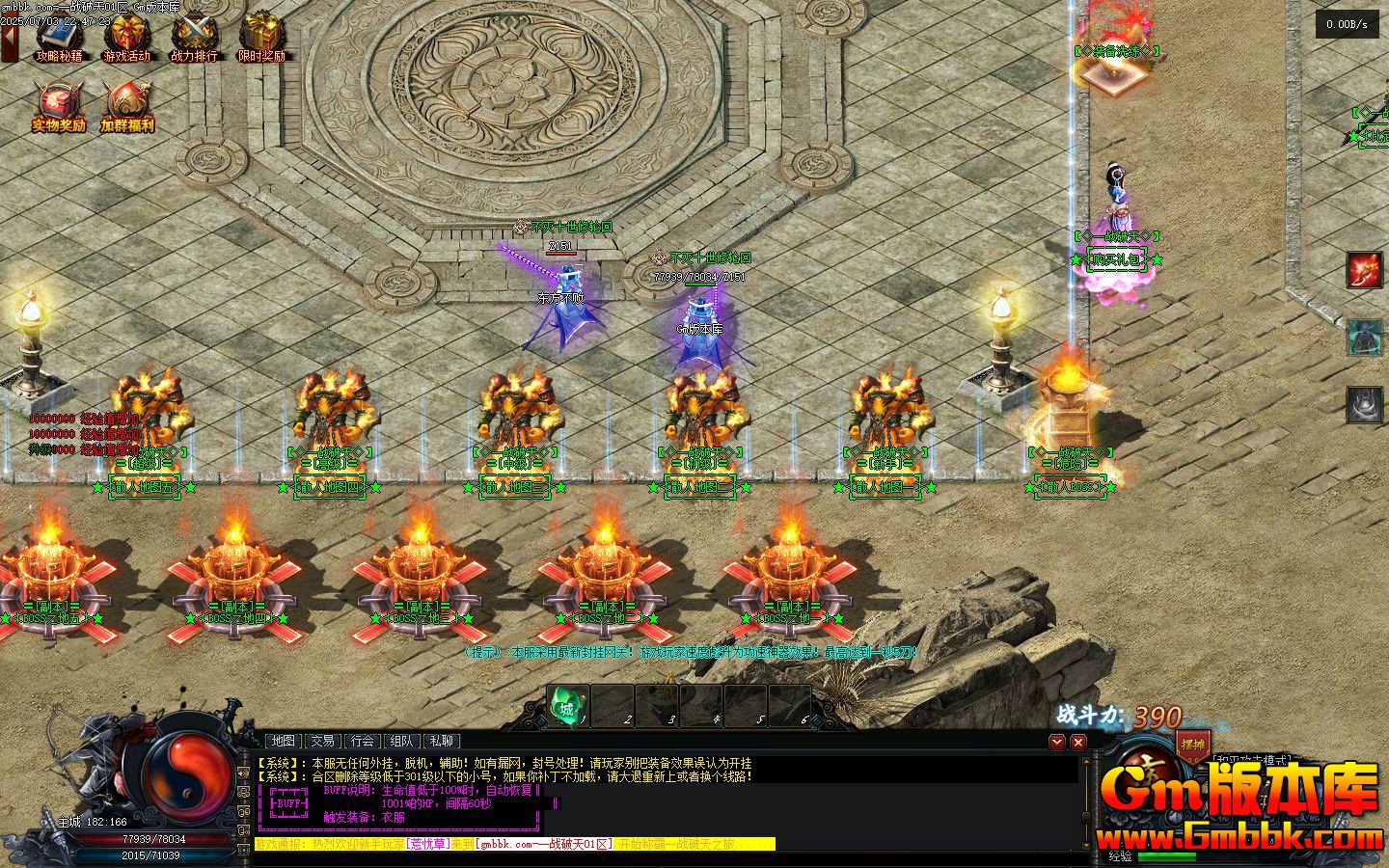Switch to the 交易 (trade) chat tab
The image size is (1389, 868).
[322, 741]
